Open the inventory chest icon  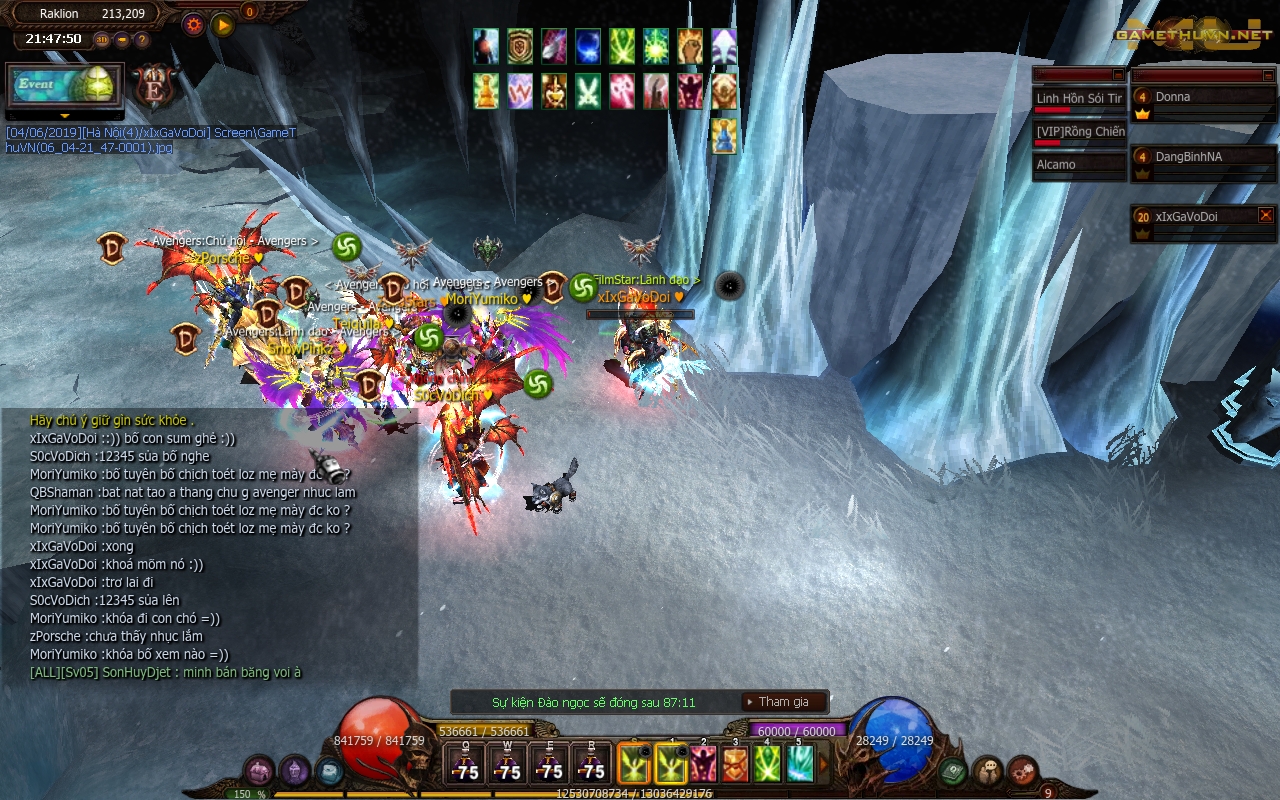point(258,771)
